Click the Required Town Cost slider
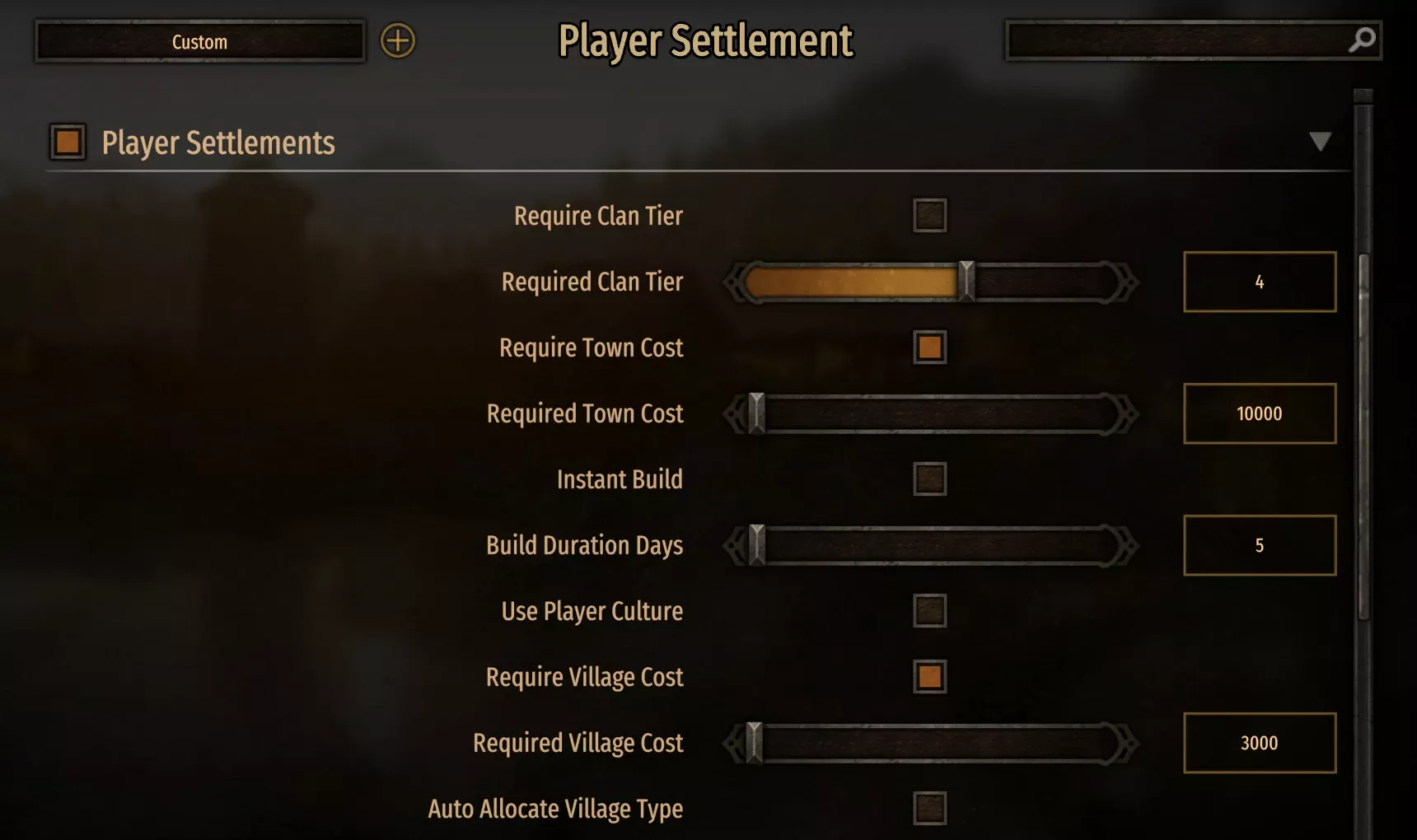Screen dimensions: 1417x840 click(x=931, y=413)
